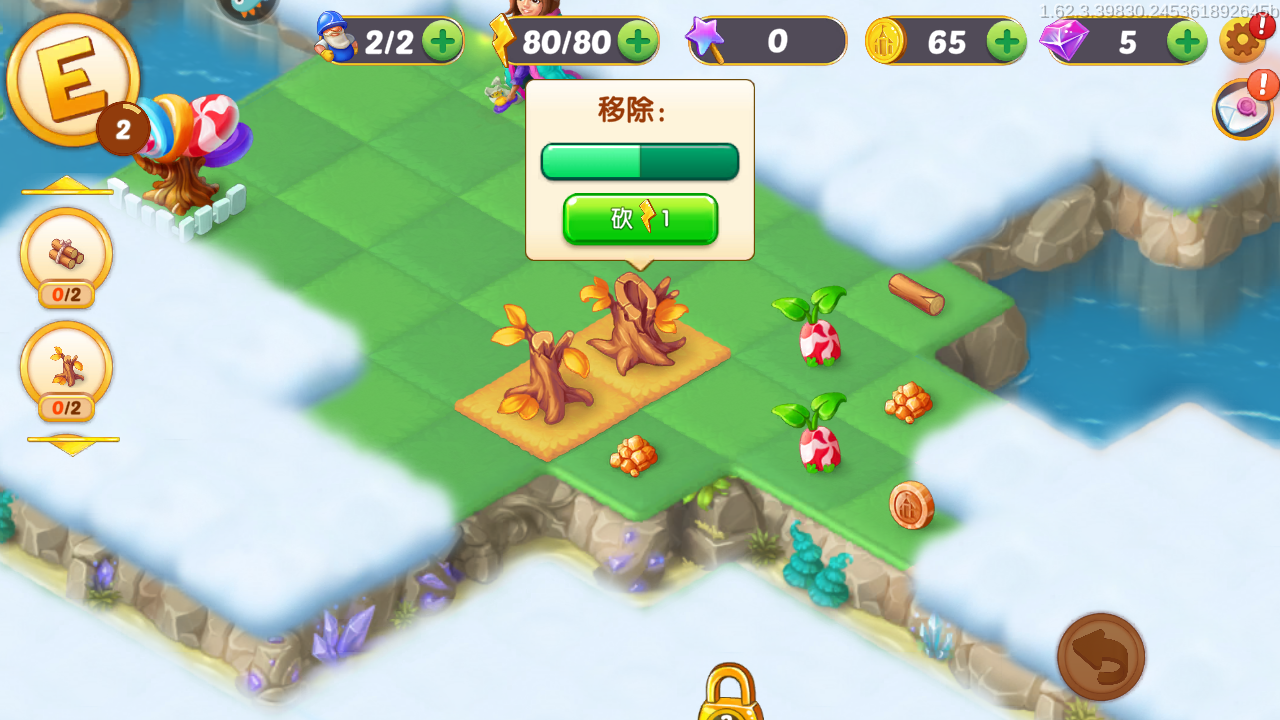Screen dimensions: 1280x720
Task: Open the settings gear
Action: click(1243, 42)
